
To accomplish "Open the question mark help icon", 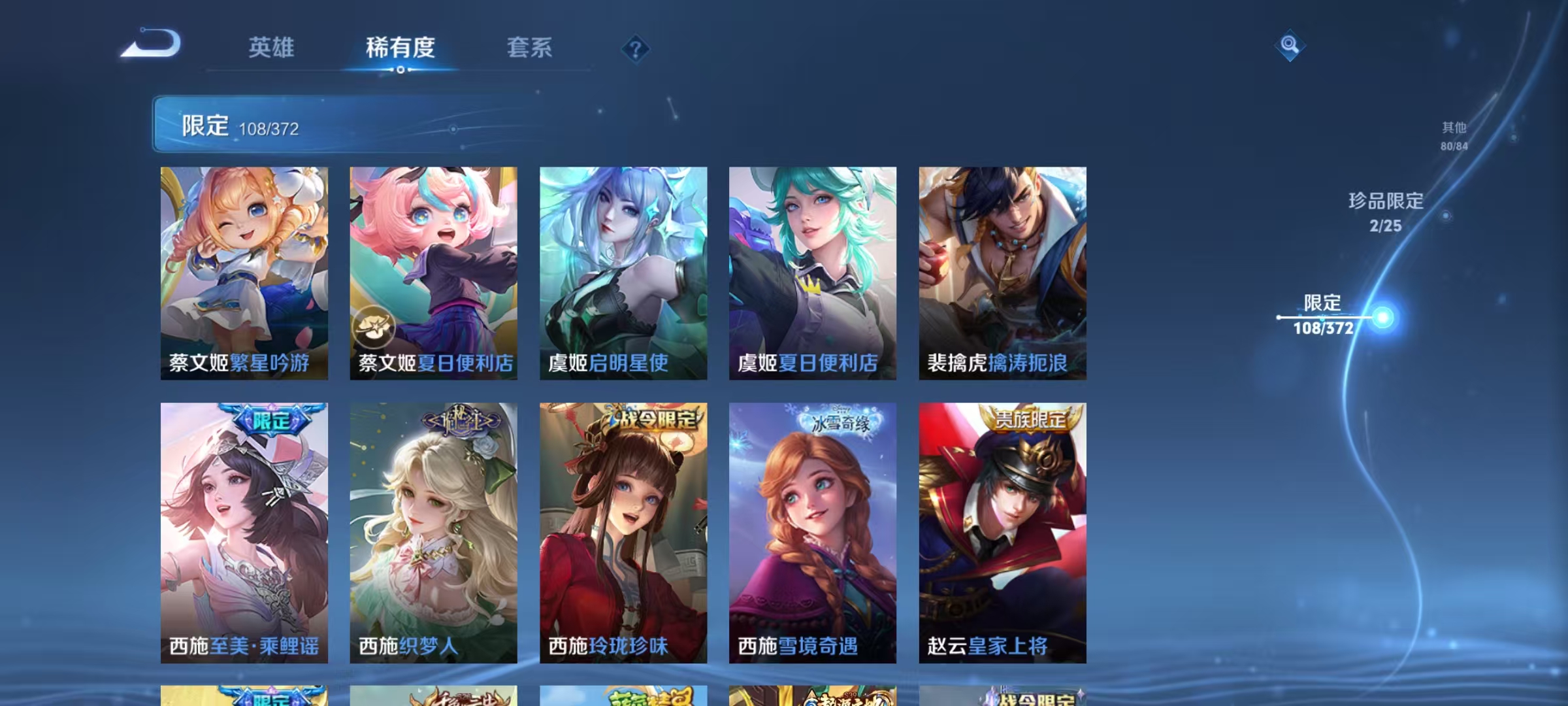I will [x=636, y=49].
